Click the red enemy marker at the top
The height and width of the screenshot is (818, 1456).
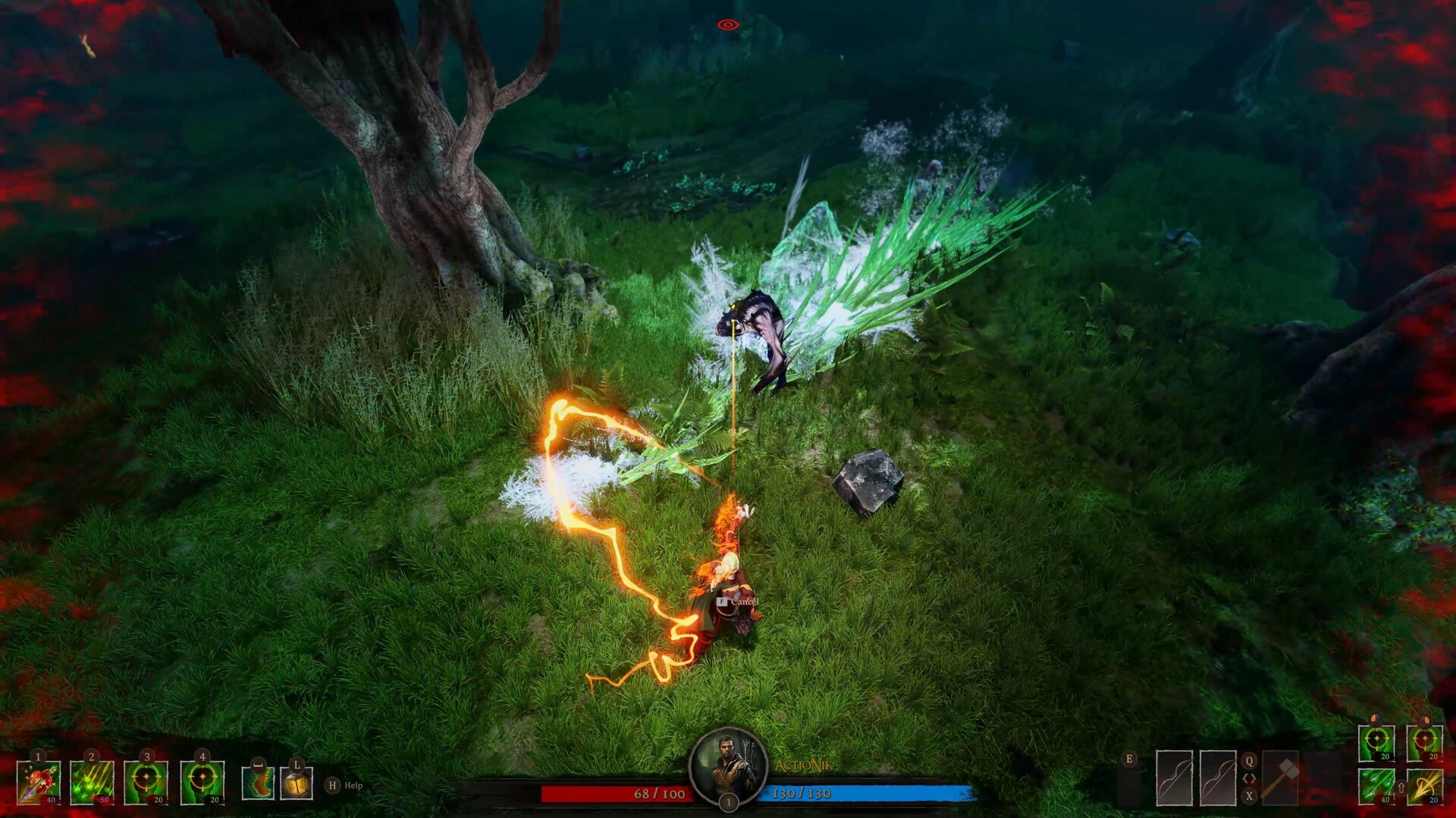[726, 24]
